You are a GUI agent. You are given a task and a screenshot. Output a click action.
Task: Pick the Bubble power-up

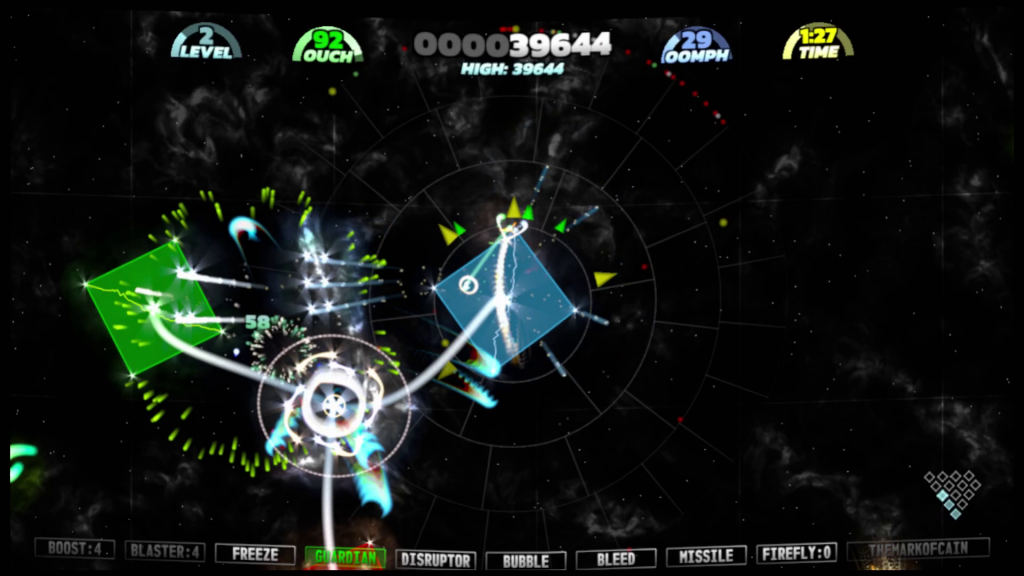(526, 560)
